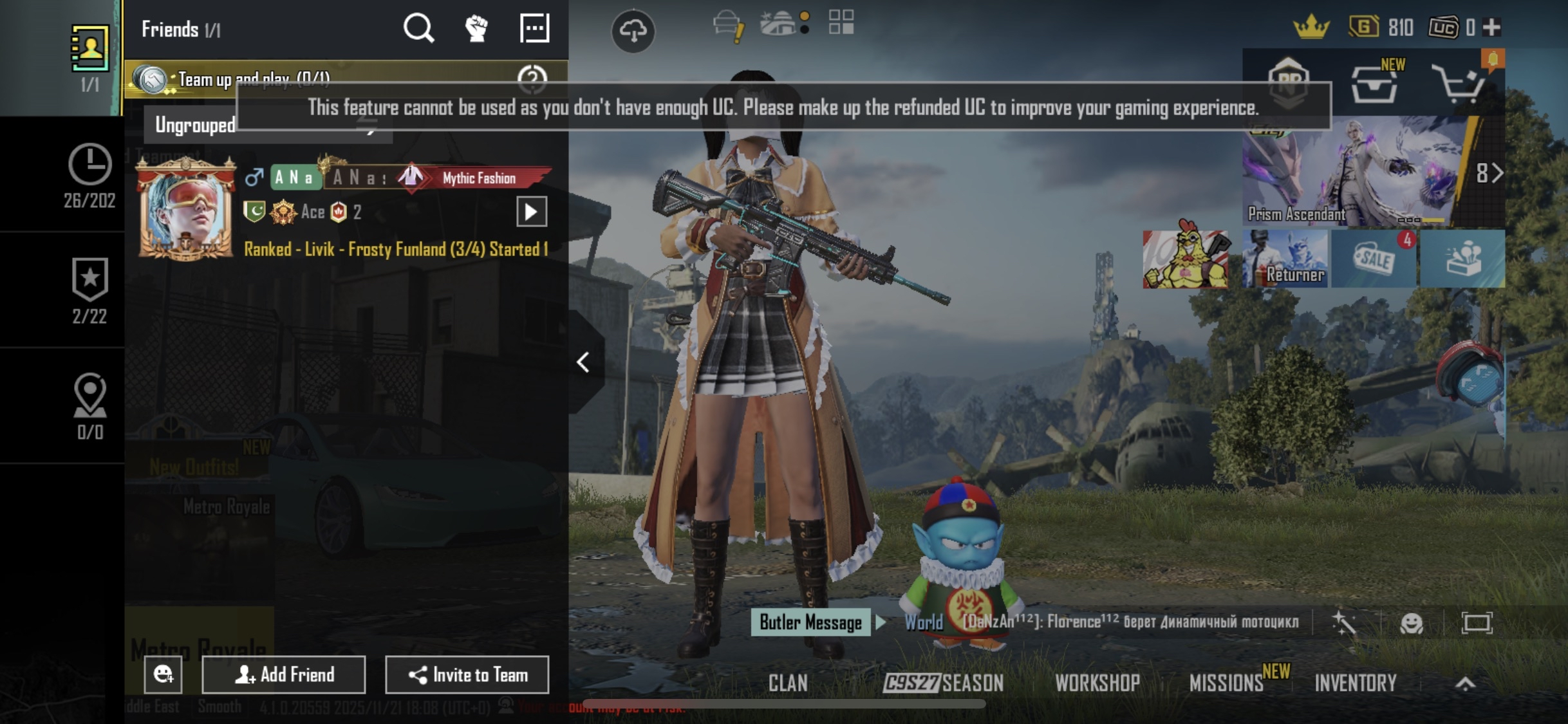Screen dimensions: 1568x724
Task: Open the recent players clock tab
Action: point(89,175)
